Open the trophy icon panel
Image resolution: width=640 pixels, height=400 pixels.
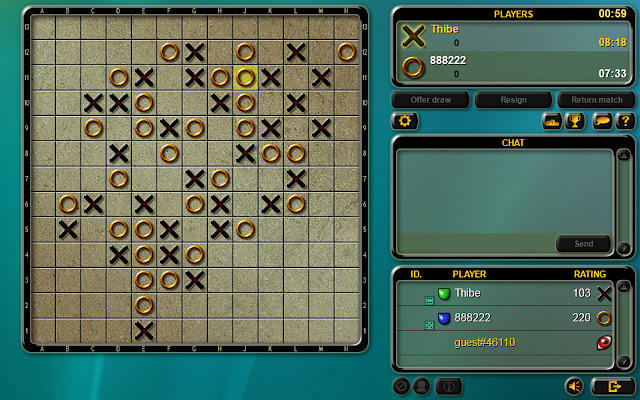(575, 121)
